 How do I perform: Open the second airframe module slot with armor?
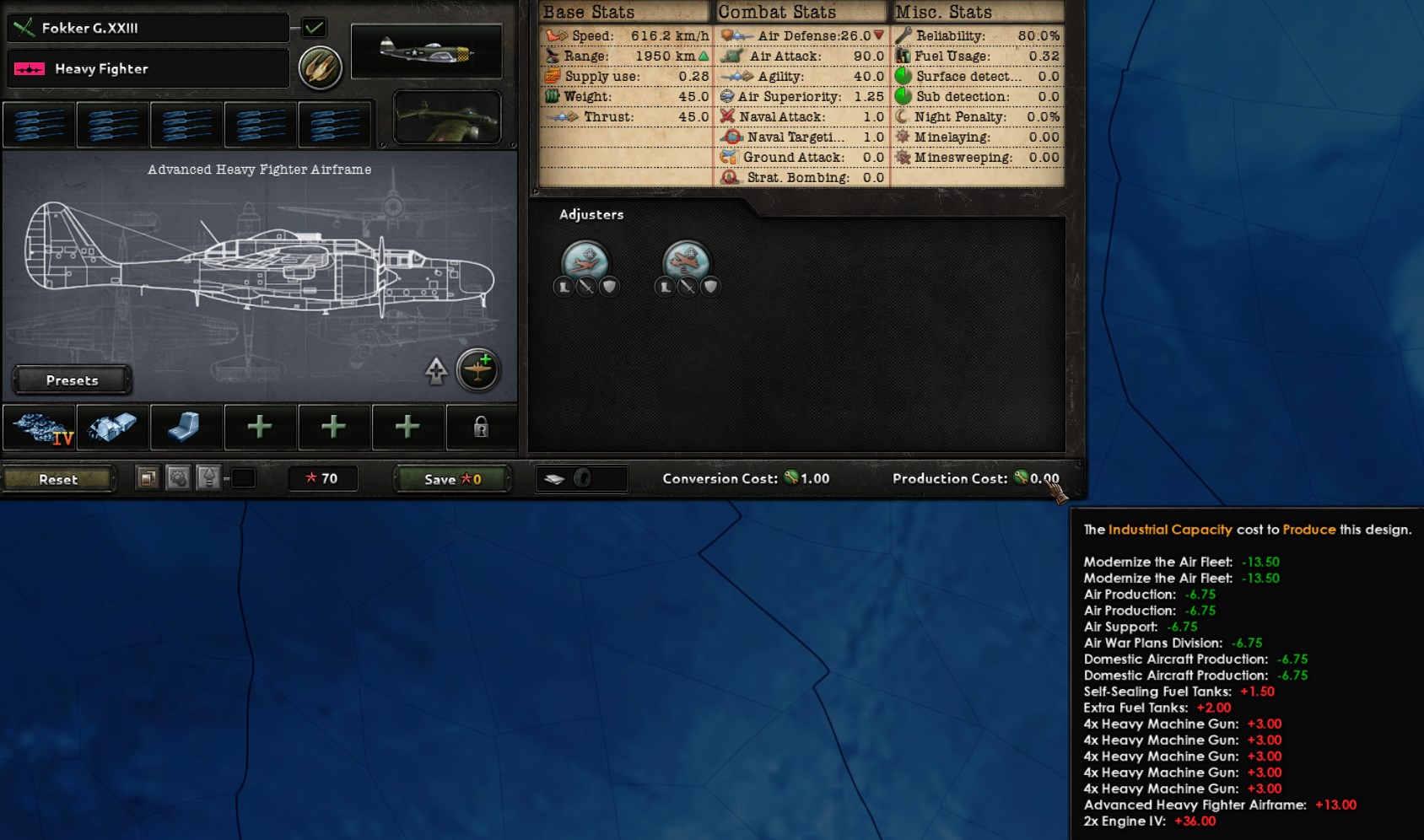tap(112, 428)
